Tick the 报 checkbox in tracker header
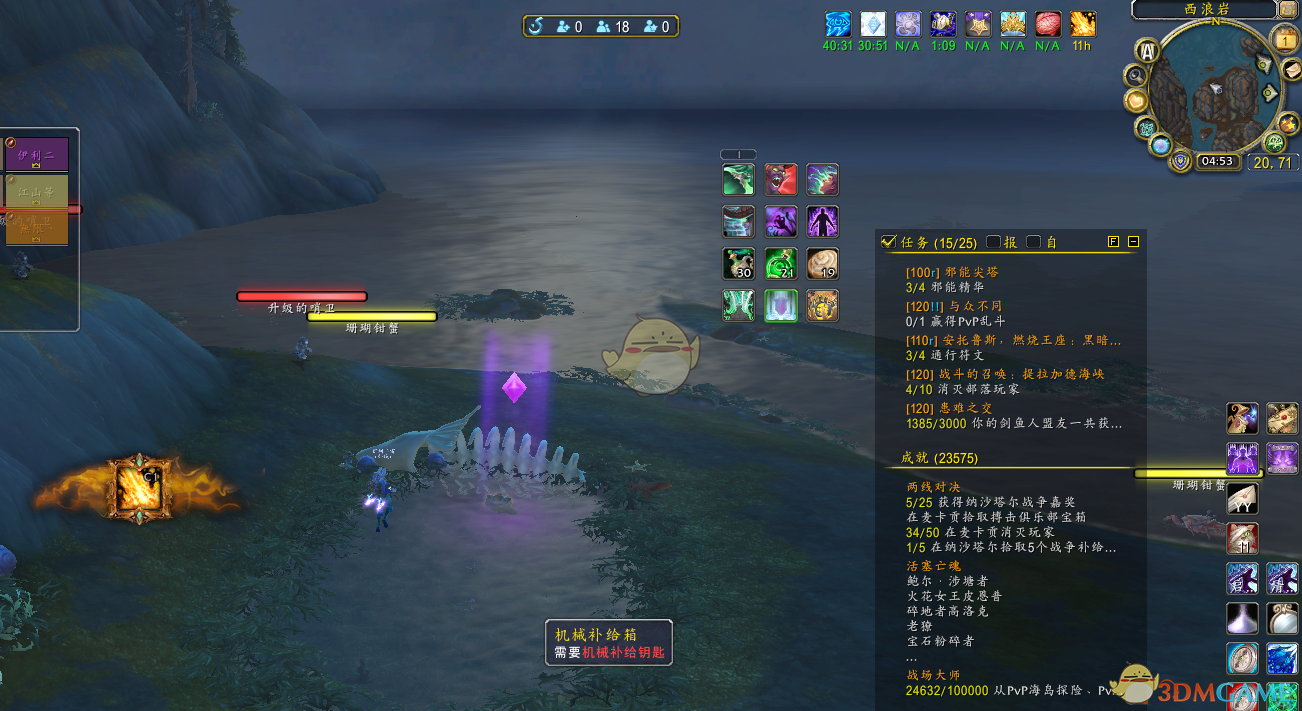Screen dimensions: 1302x711 coord(994,242)
